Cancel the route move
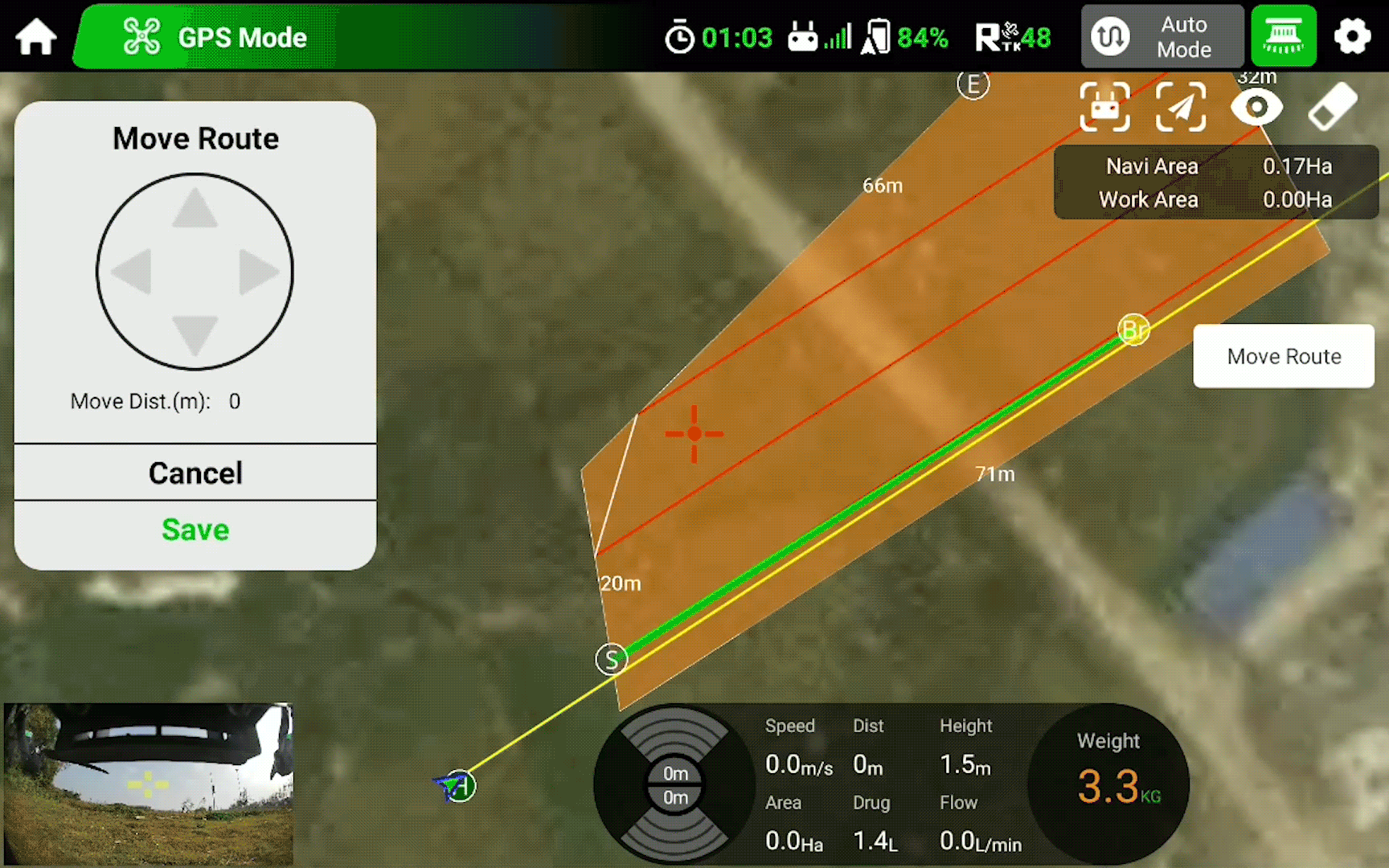The height and width of the screenshot is (868, 1389). click(195, 473)
